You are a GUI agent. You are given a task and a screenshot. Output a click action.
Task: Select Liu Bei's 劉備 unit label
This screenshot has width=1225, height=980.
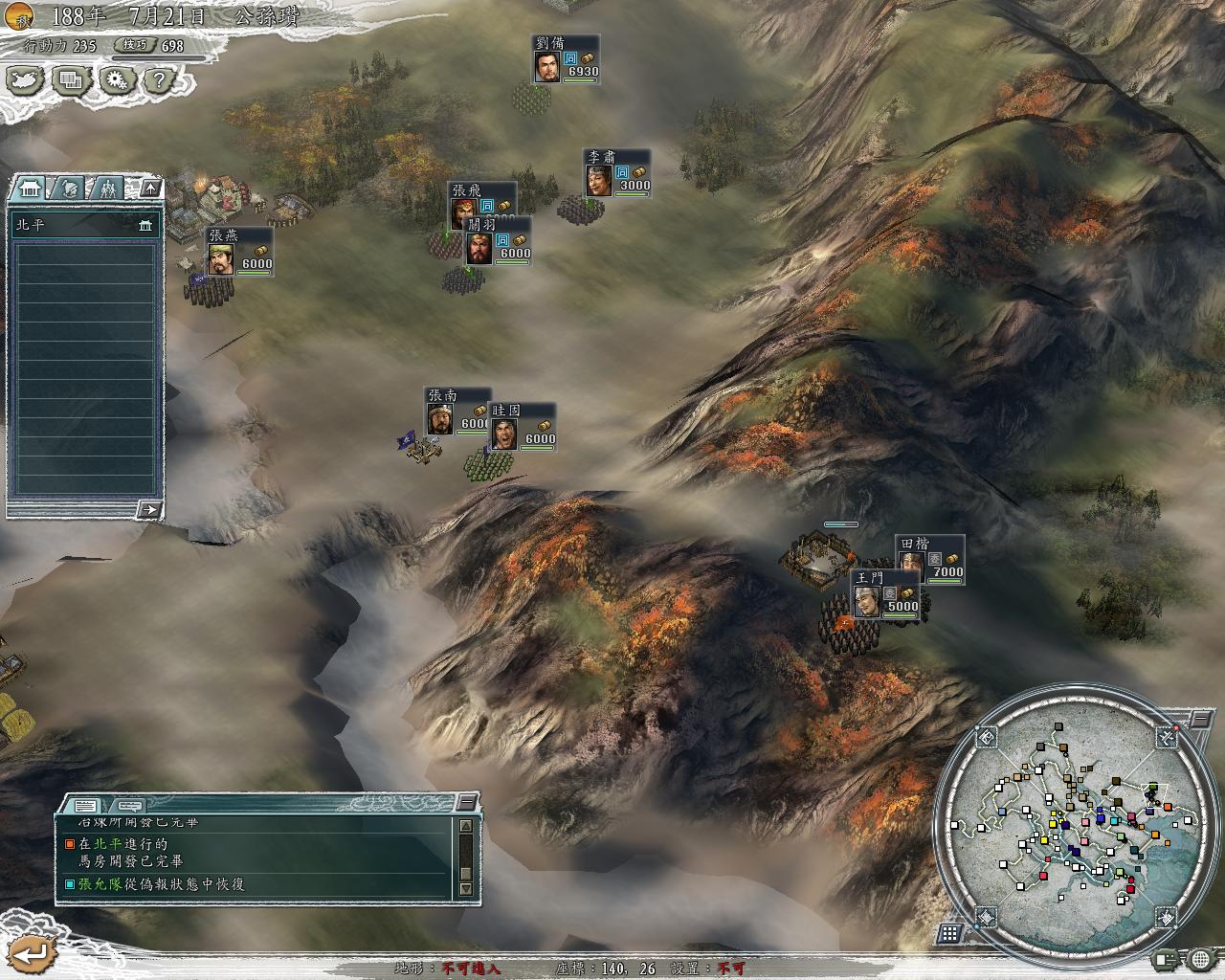click(566, 59)
